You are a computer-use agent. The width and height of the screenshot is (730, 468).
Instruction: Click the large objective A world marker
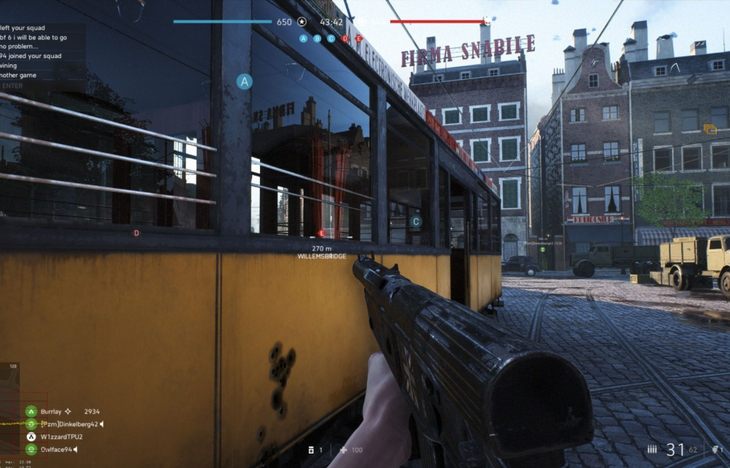click(x=244, y=80)
